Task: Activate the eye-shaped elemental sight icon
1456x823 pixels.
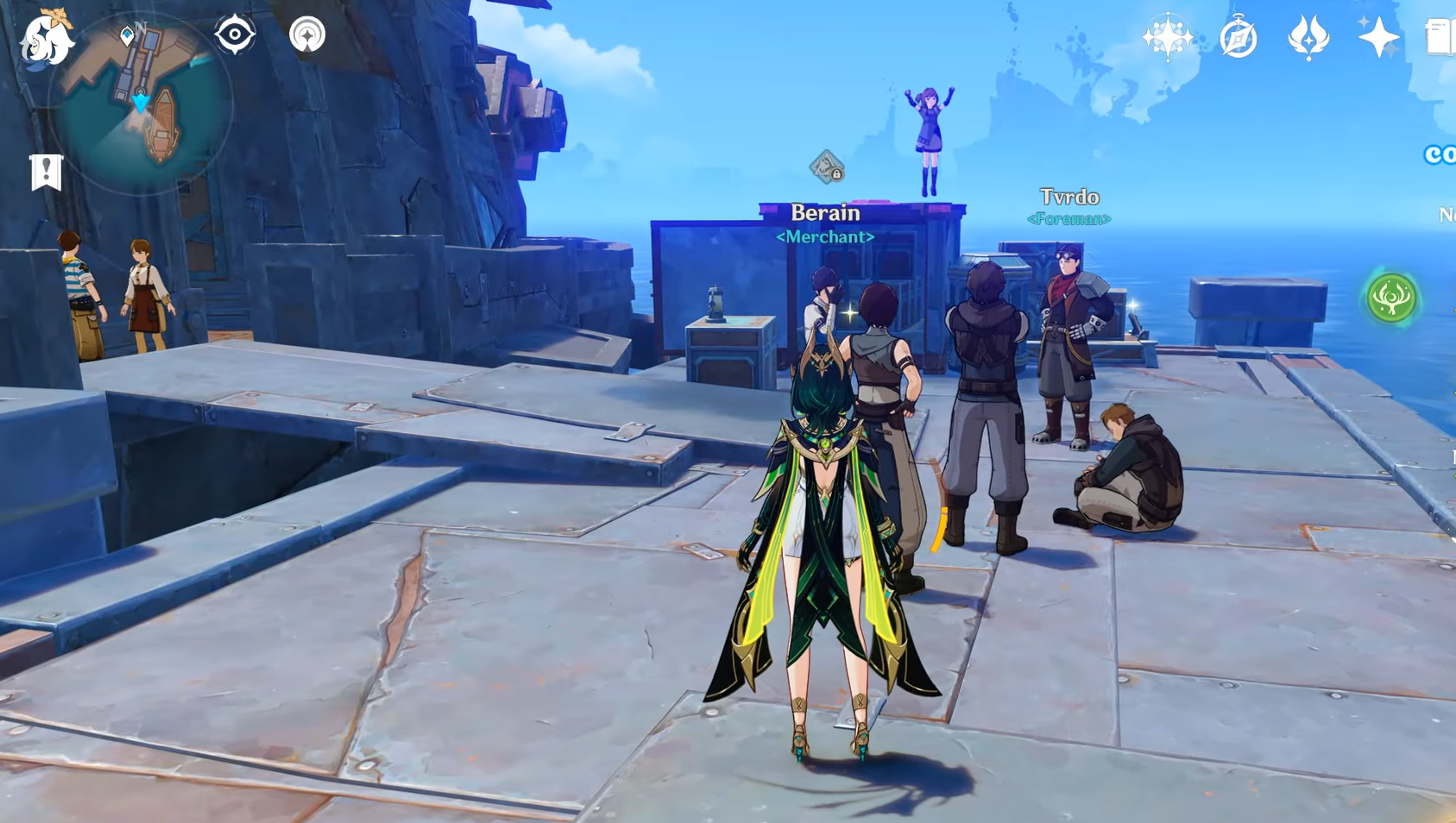Action: 235,35
